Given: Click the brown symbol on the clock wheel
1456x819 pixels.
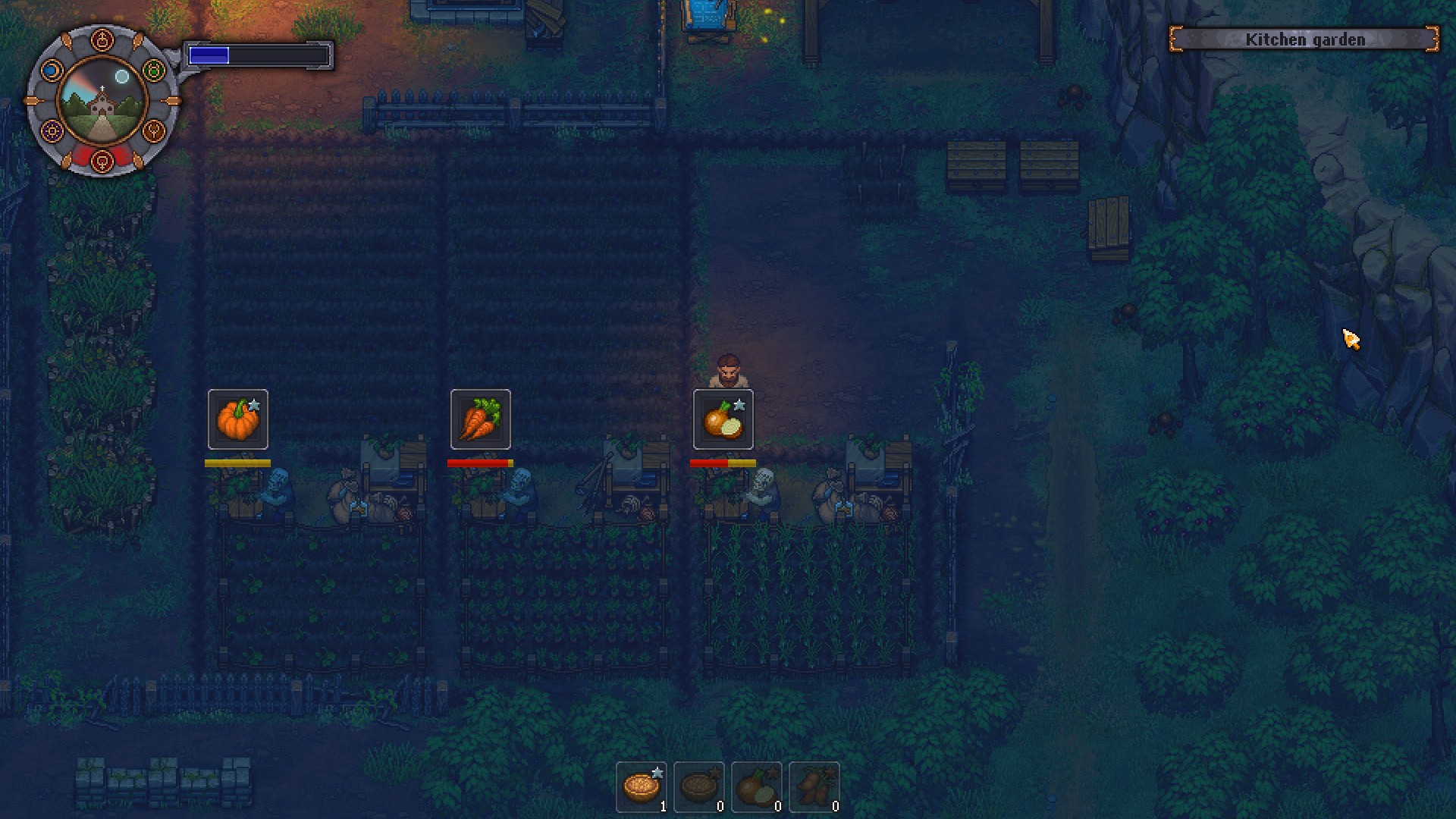Looking at the screenshot, I should tap(154, 130).
